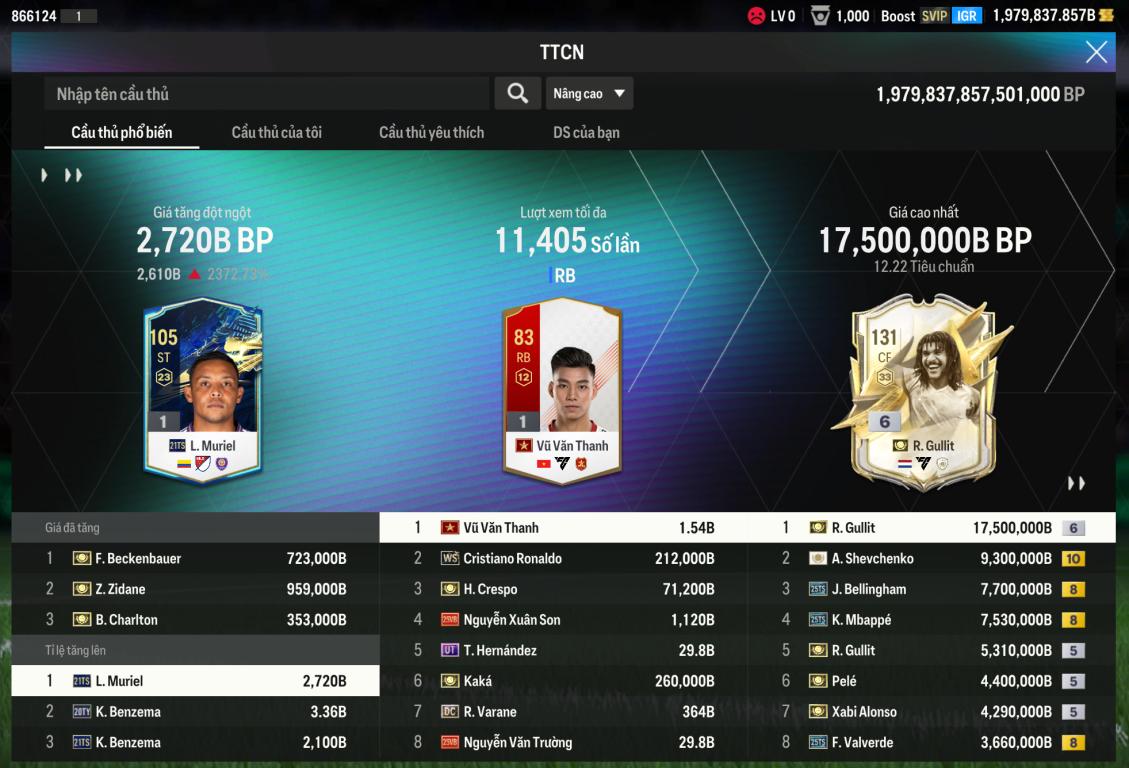Open the Nâng cao dropdown
The image size is (1129, 768).
[589, 94]
